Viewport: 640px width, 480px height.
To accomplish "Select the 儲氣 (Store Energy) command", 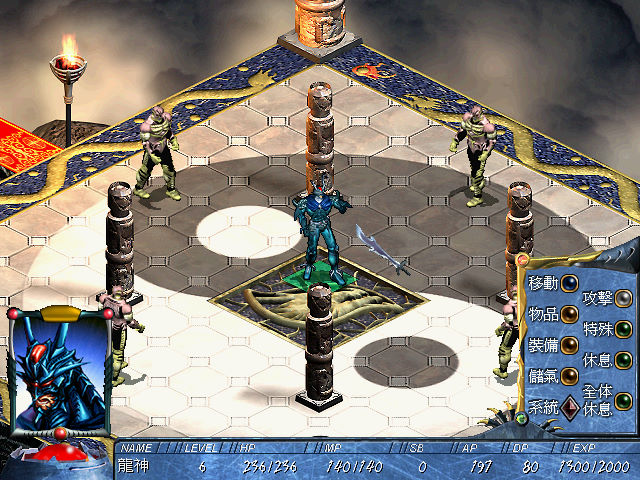I will (569, 376).
